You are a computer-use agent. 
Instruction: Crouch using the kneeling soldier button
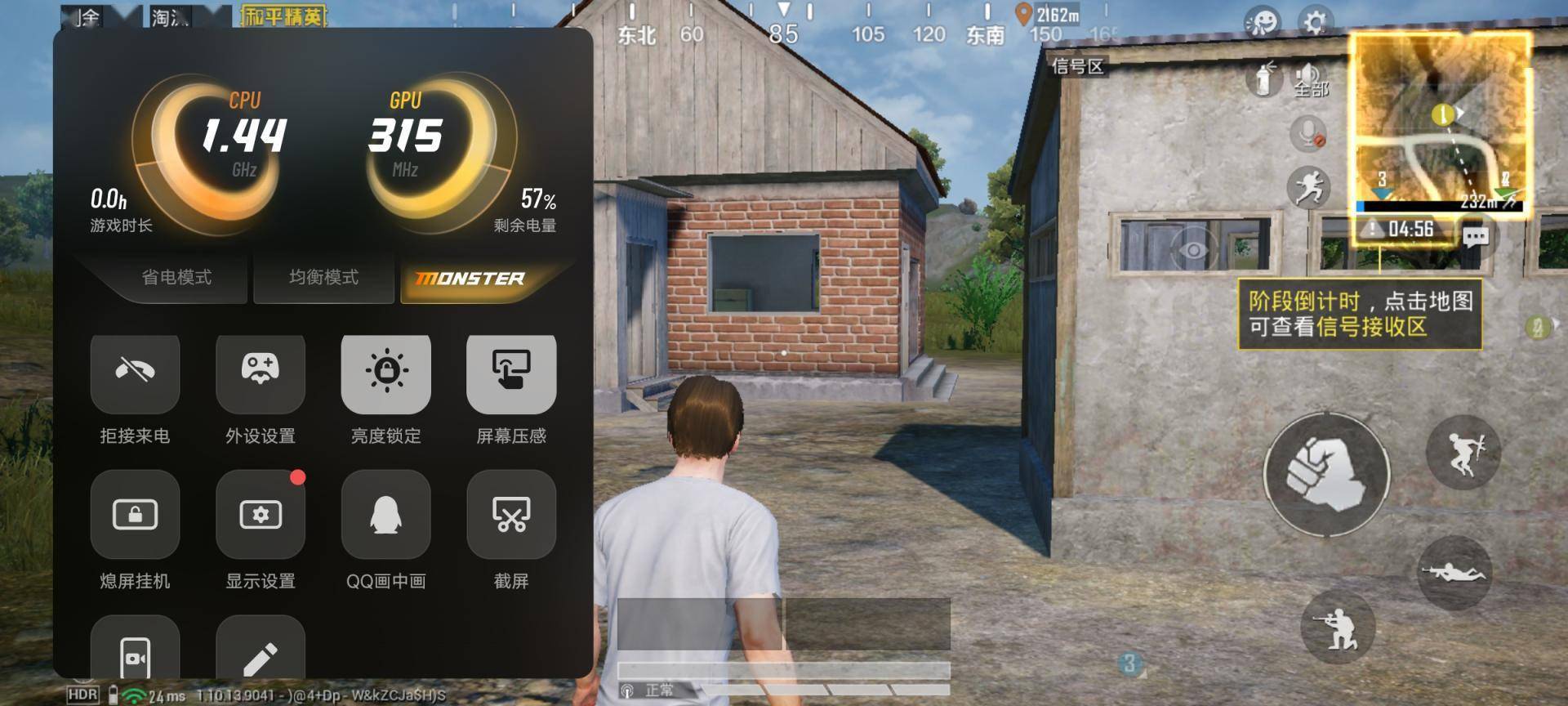point(1337,628)
